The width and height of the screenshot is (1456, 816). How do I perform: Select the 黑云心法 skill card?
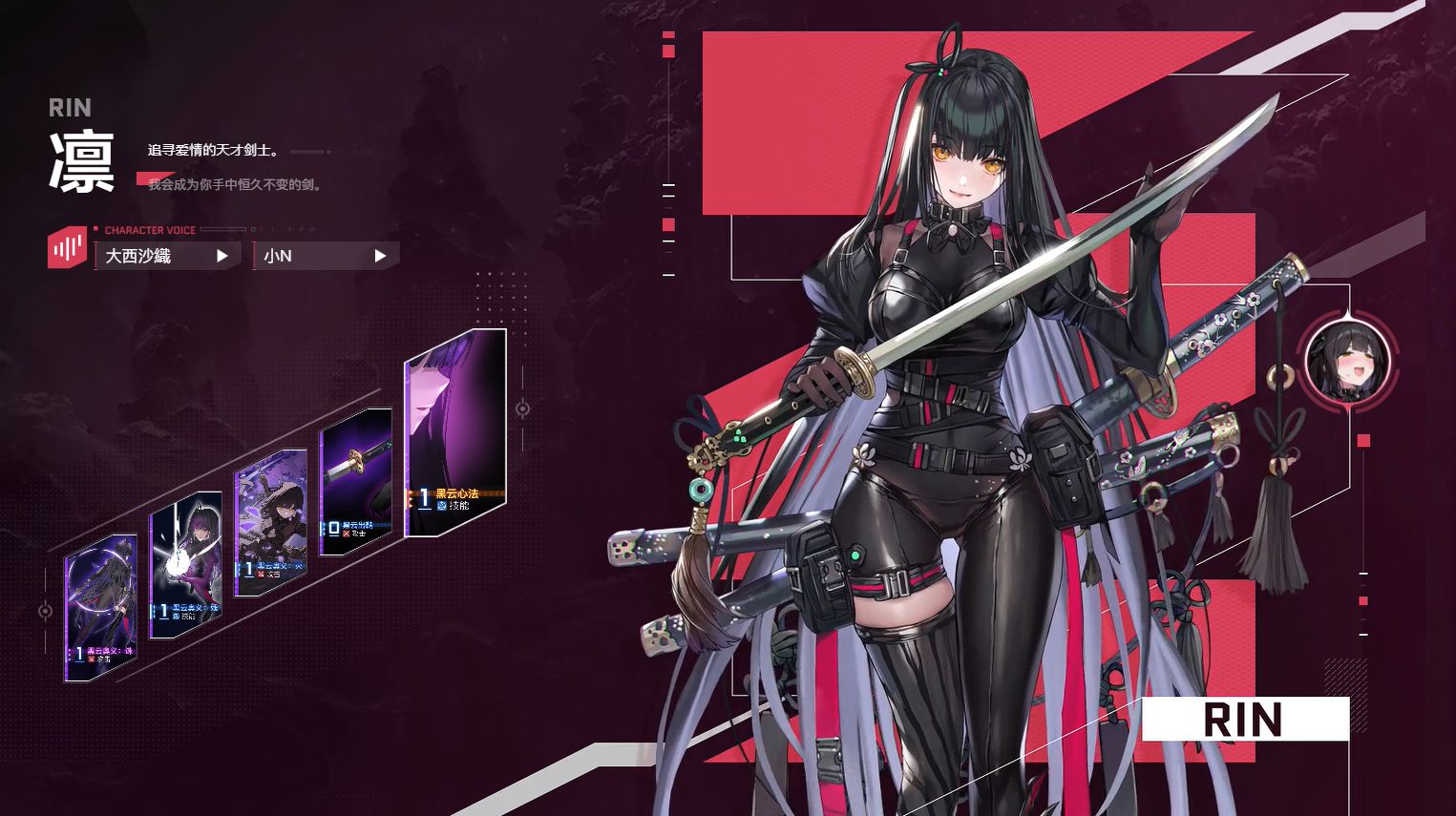pos(455,434)
